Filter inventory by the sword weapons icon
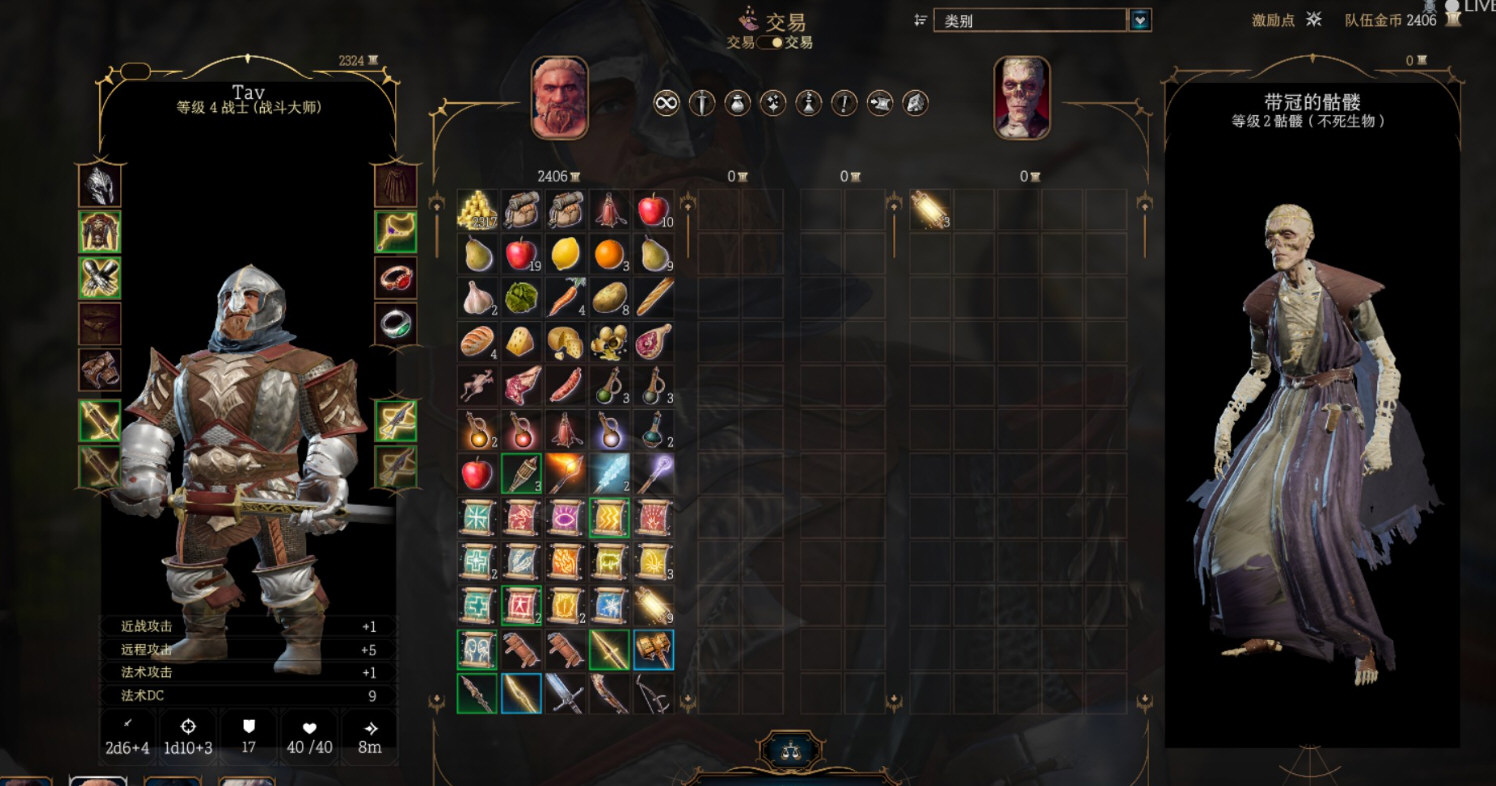This screenshot has height=786, width=1496. click(702, 102)
